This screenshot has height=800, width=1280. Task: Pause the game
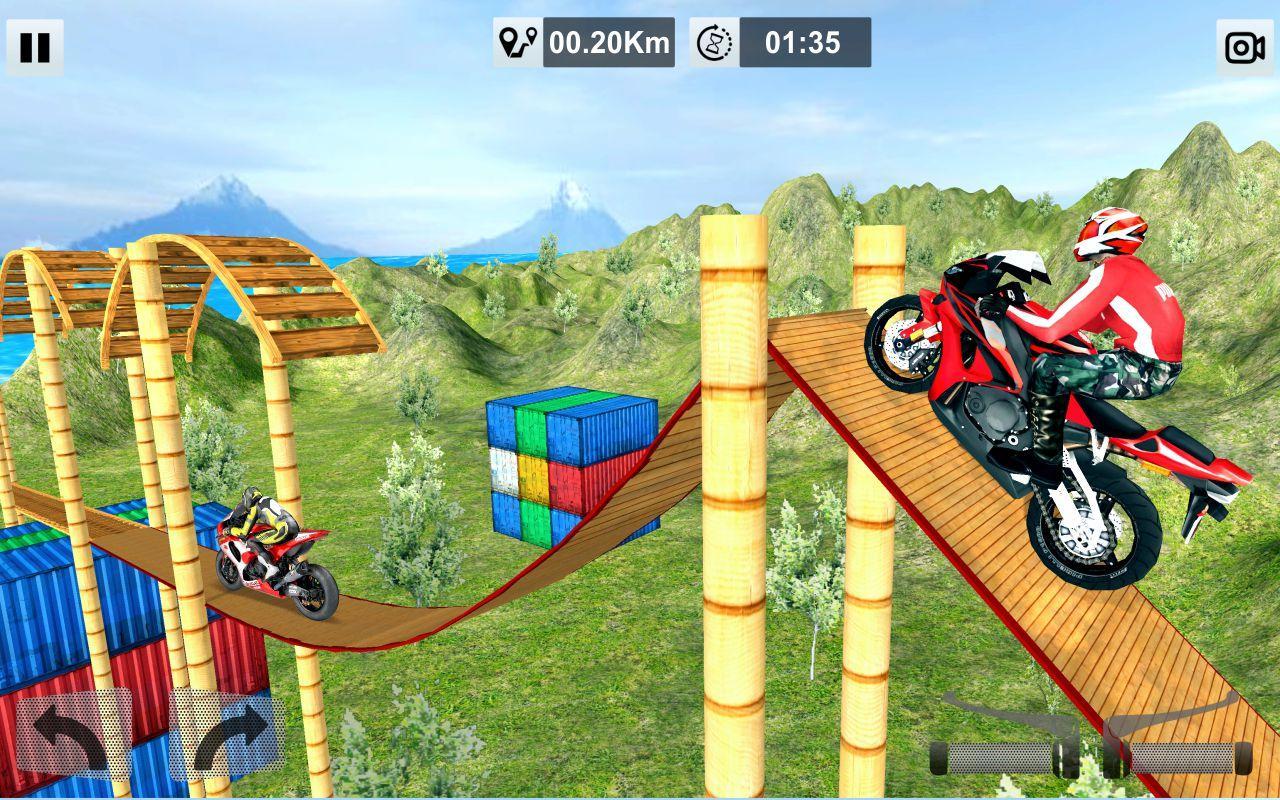tap(37, 45)
